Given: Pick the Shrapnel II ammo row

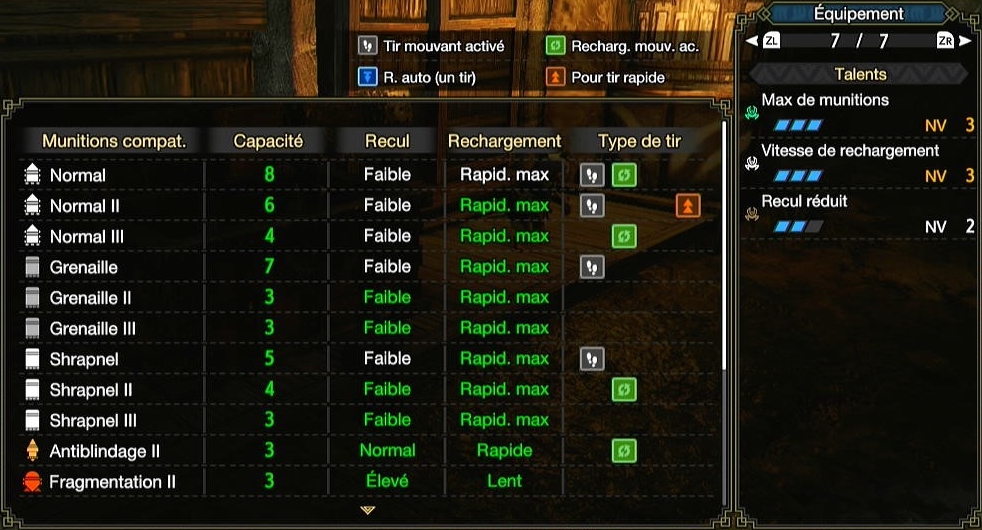Looking at the screenshot, I should [91, 390].
